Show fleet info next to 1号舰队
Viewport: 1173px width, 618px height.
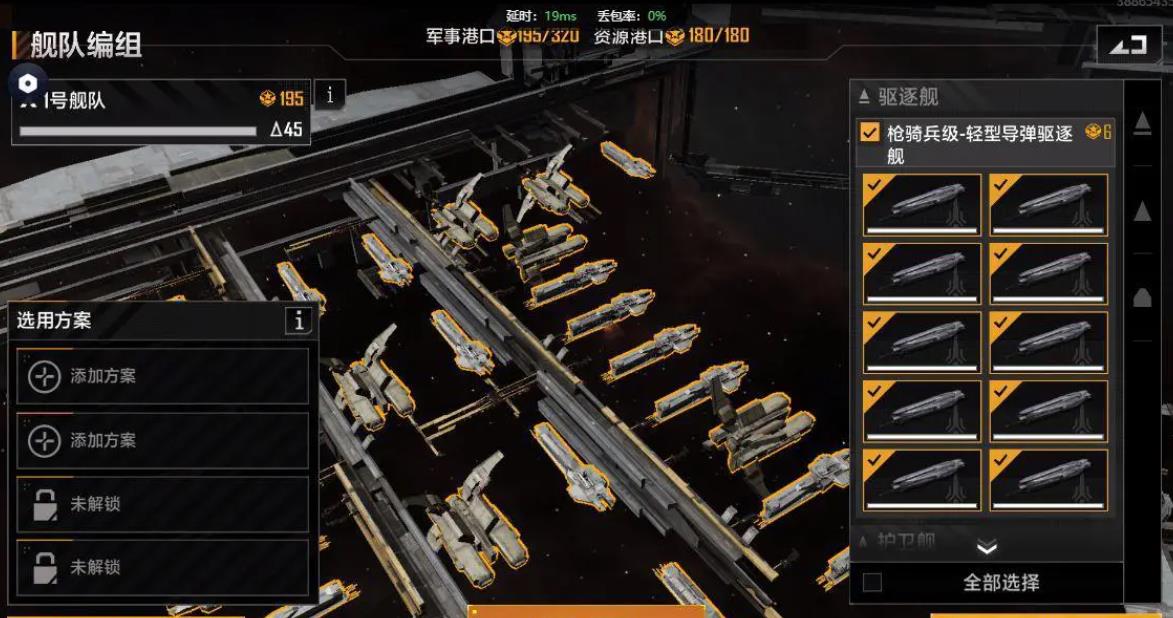pos(330,95)
